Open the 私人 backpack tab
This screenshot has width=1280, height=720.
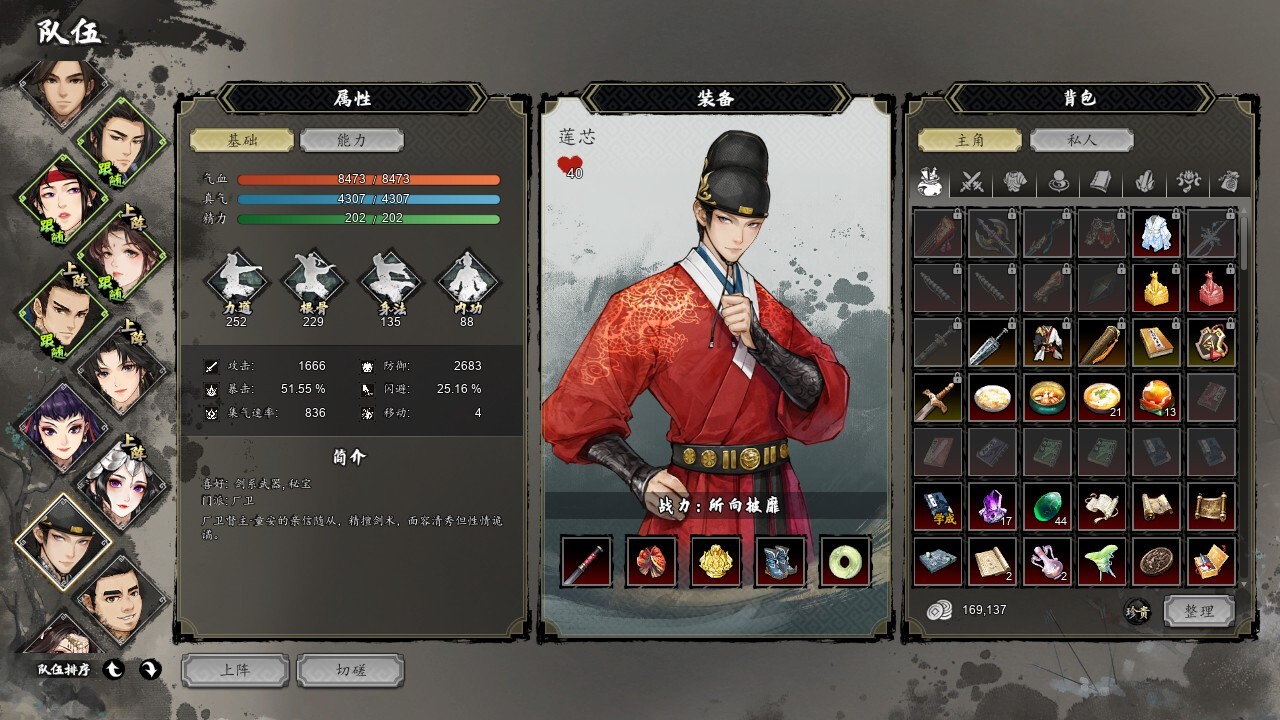click(1081, 141)
